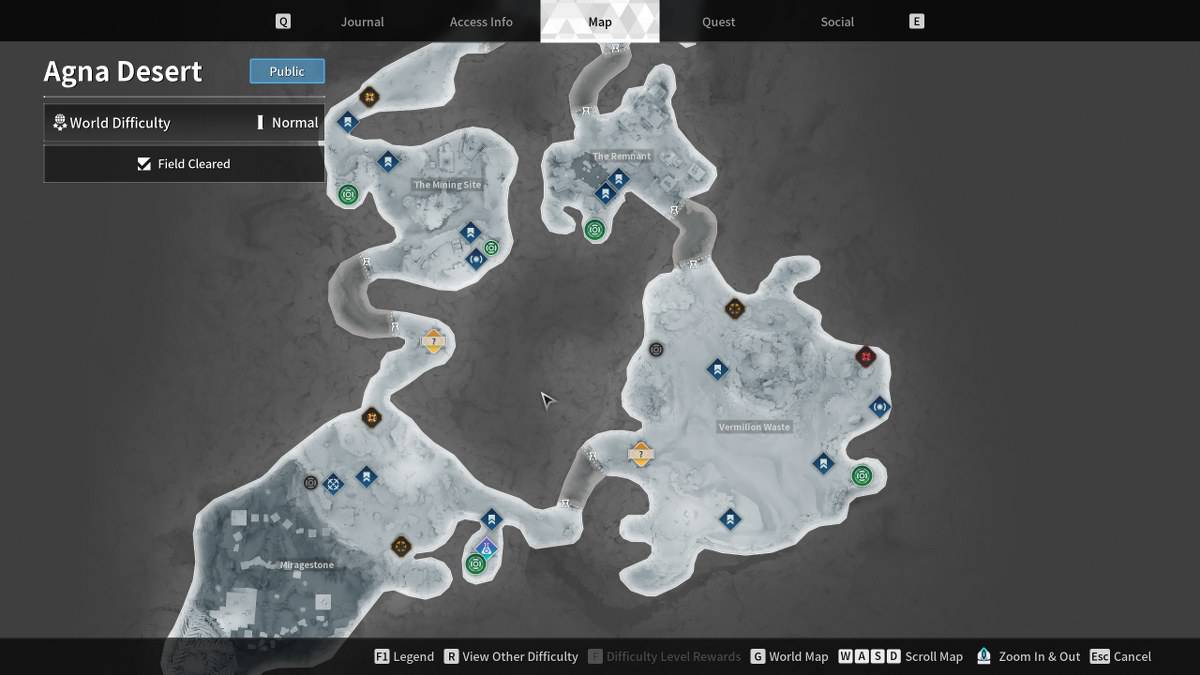
Task: Click the blue Public button
Action: tap(287, 71)
